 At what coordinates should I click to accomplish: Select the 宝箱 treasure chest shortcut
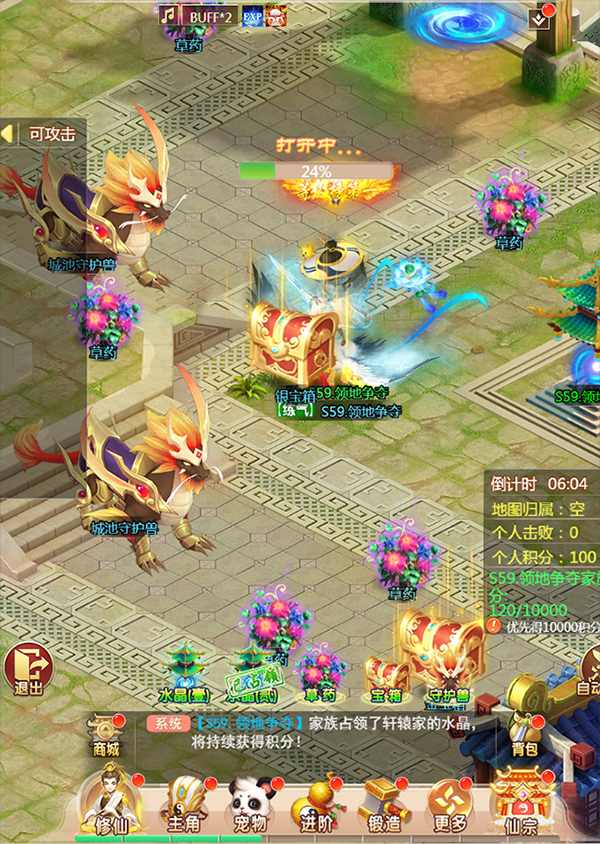tap(386, 675)
